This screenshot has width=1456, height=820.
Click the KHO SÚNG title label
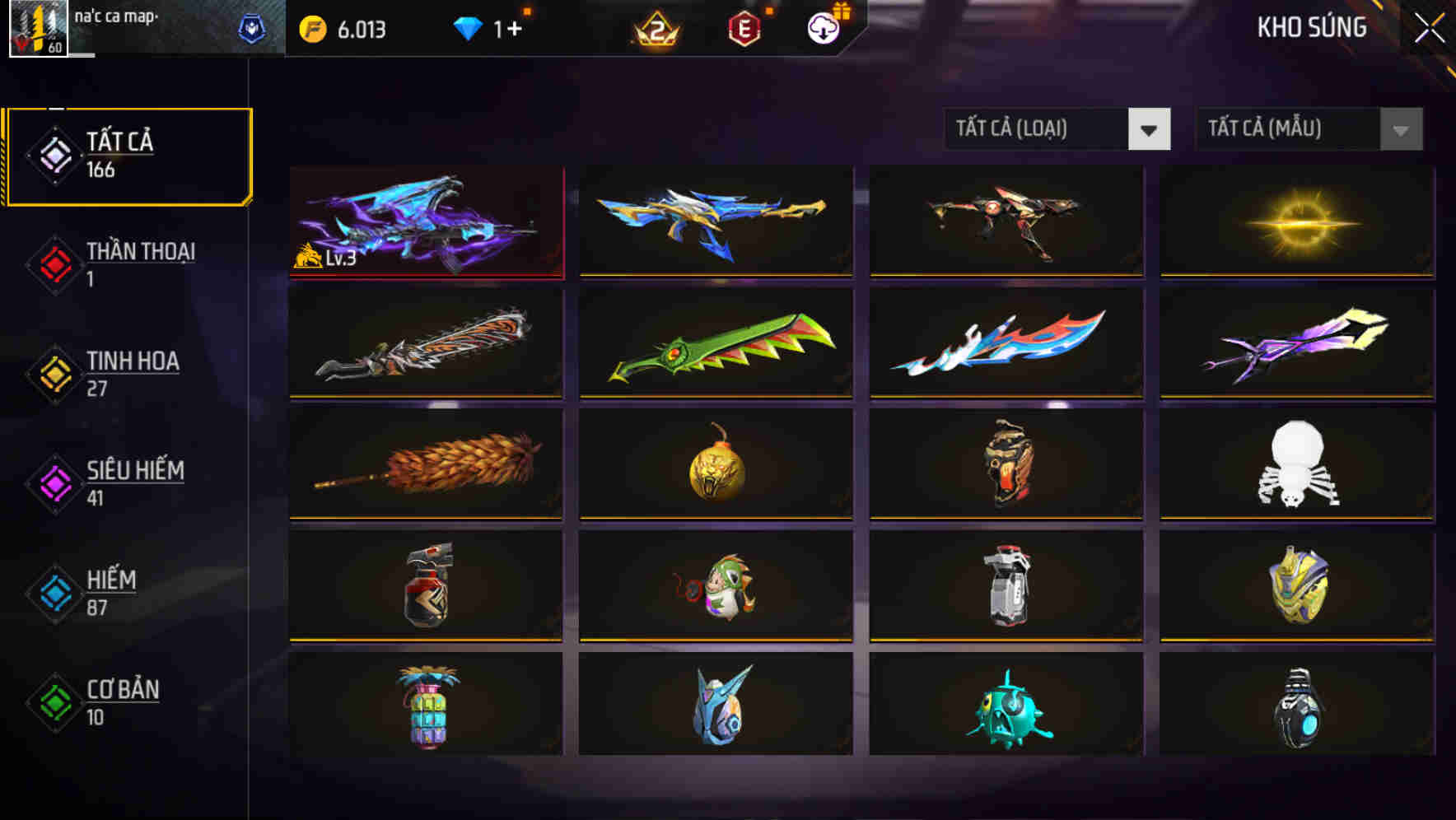[x=1312, y=27]
